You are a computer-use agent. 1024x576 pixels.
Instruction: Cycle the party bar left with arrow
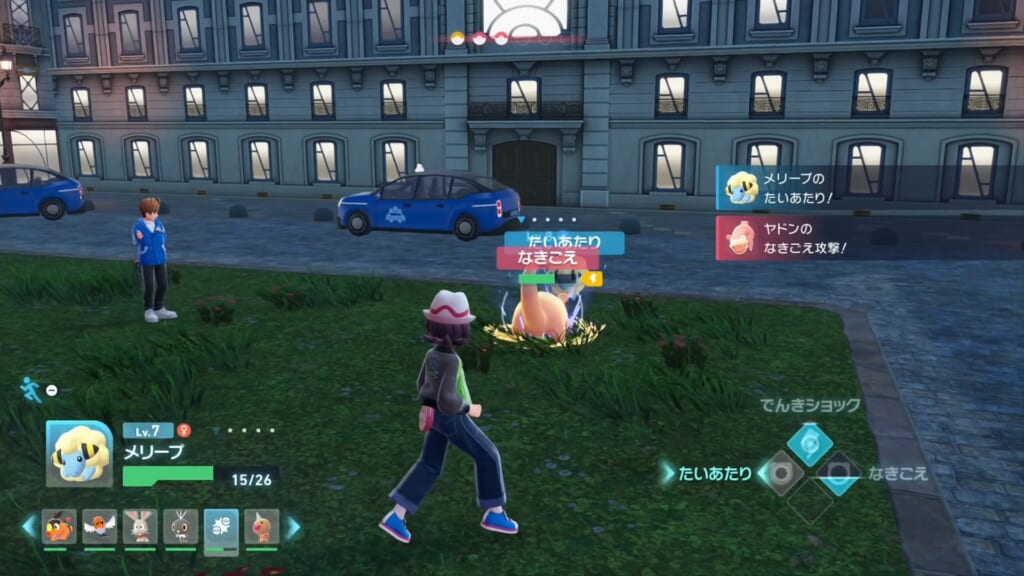[30, 526]
